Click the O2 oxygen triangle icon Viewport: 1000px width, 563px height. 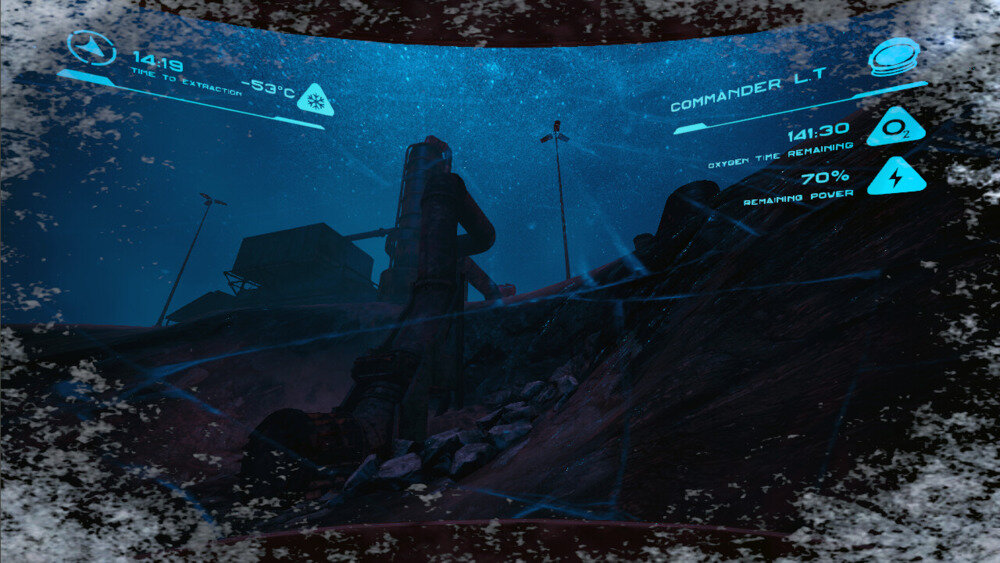click(x=895, y=130)
